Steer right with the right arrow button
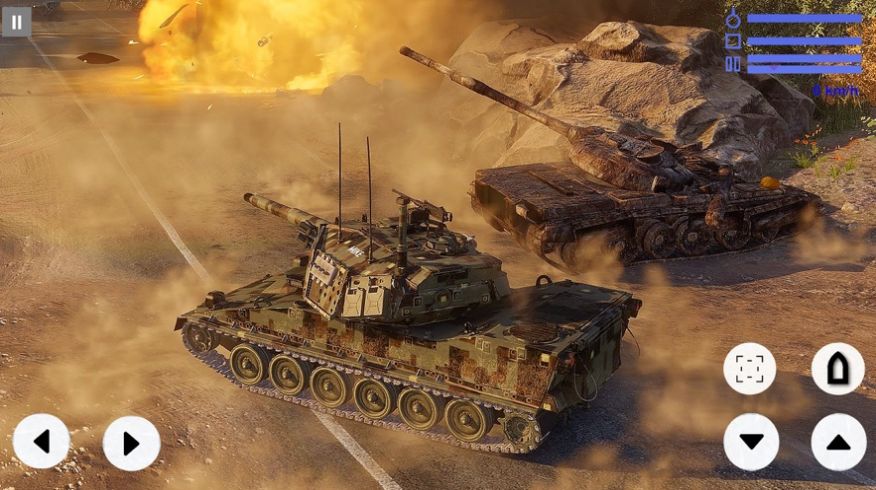 click(131, 443)
